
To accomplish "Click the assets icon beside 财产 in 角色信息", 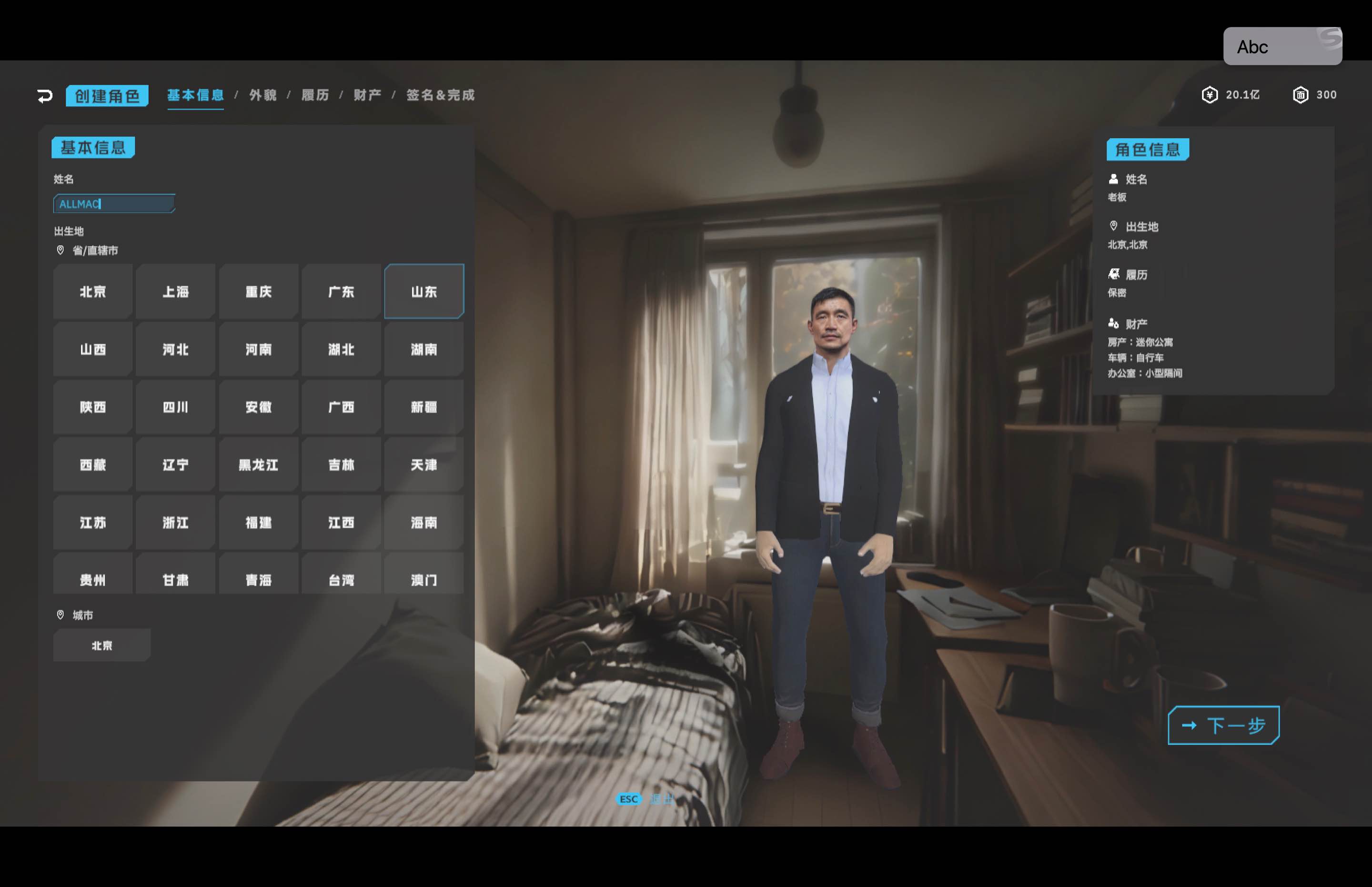I will 1113,323.
